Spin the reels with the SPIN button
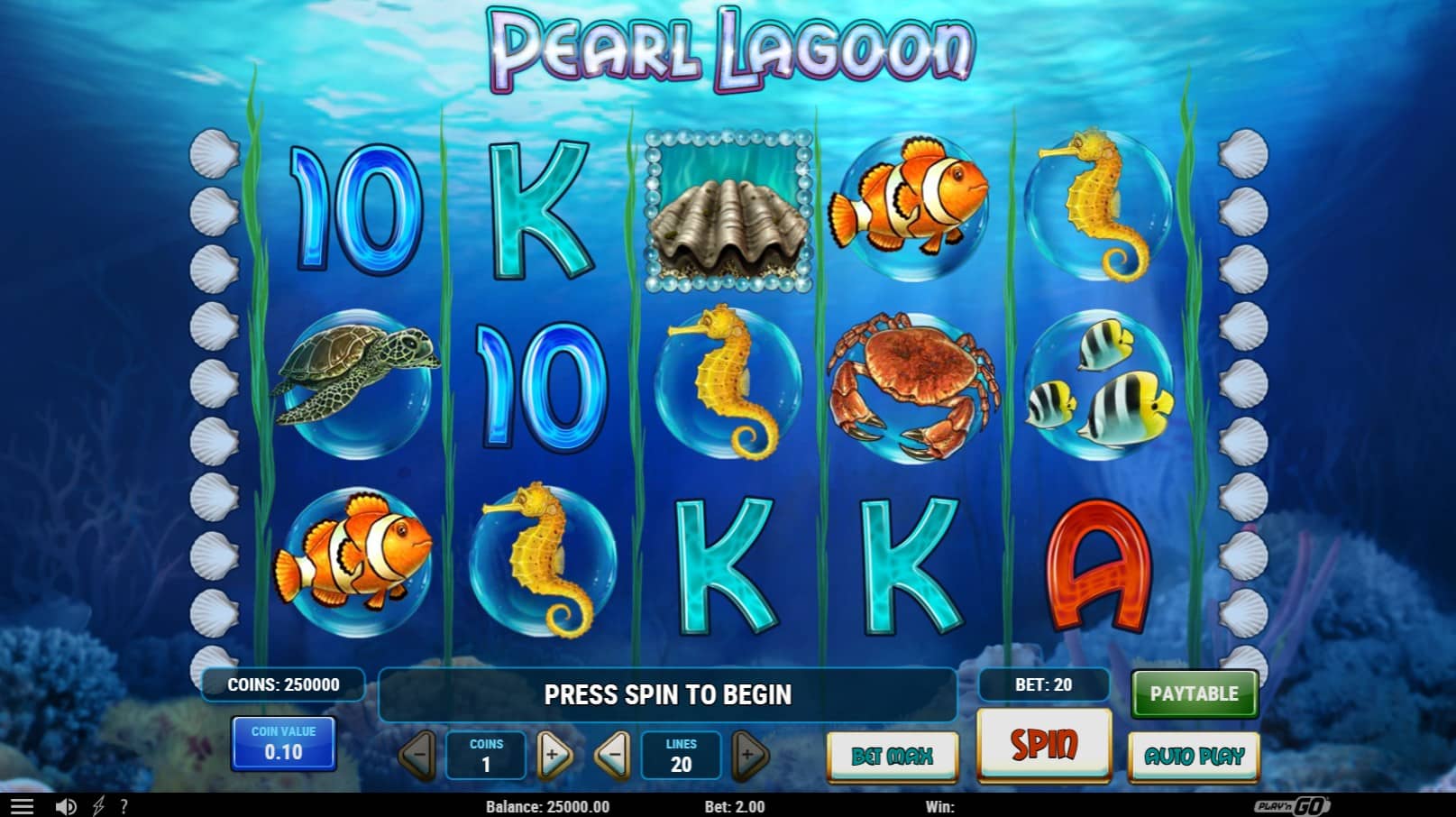Viewport: 1456px width, 817px height. [x=1043, y=745]
